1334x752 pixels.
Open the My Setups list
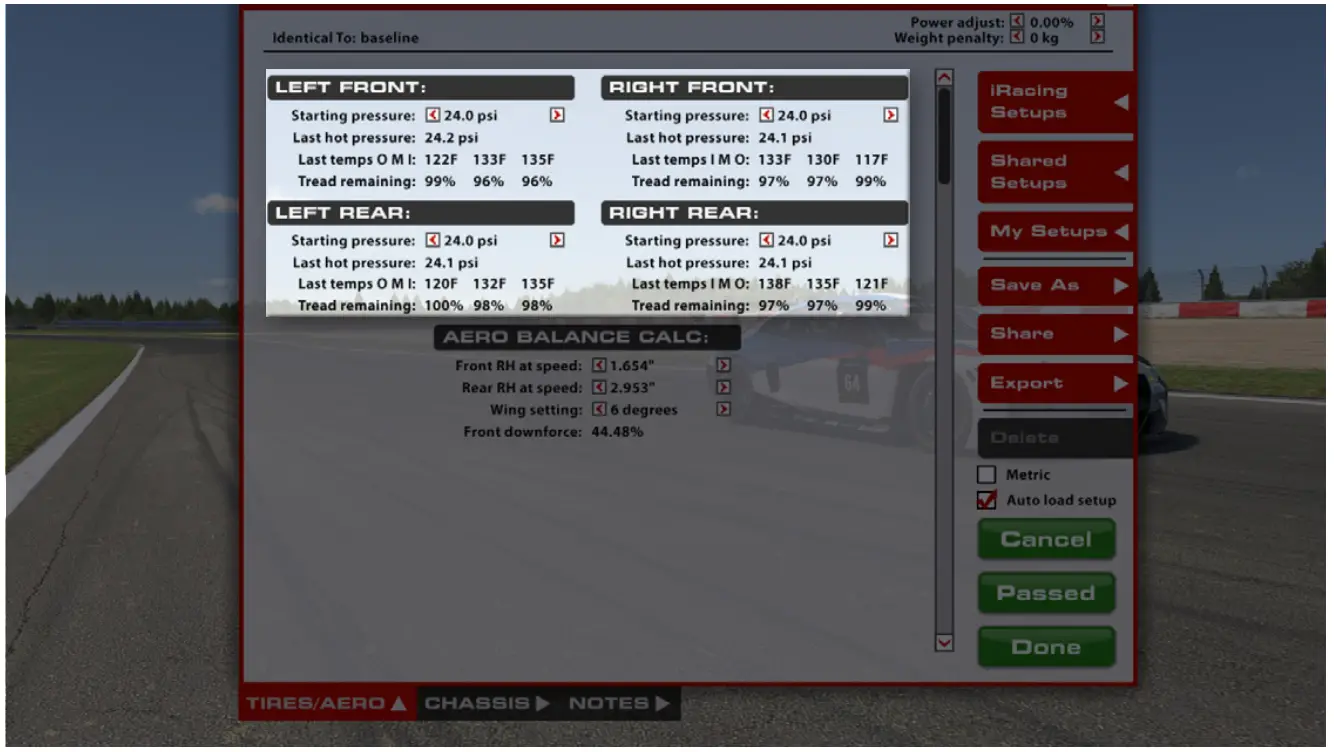(1050, 231)
